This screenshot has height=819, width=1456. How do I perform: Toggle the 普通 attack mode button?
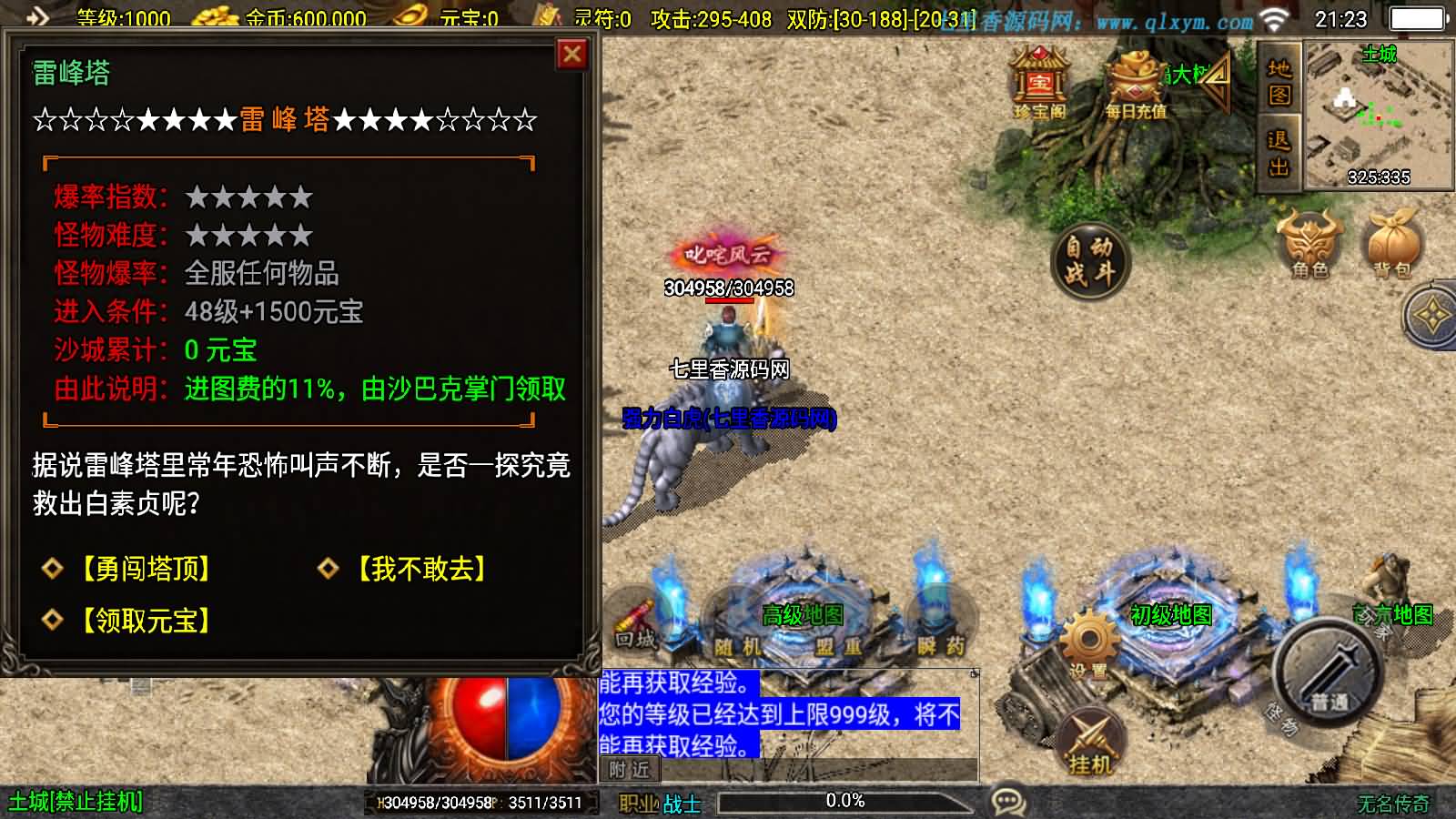1325,673
